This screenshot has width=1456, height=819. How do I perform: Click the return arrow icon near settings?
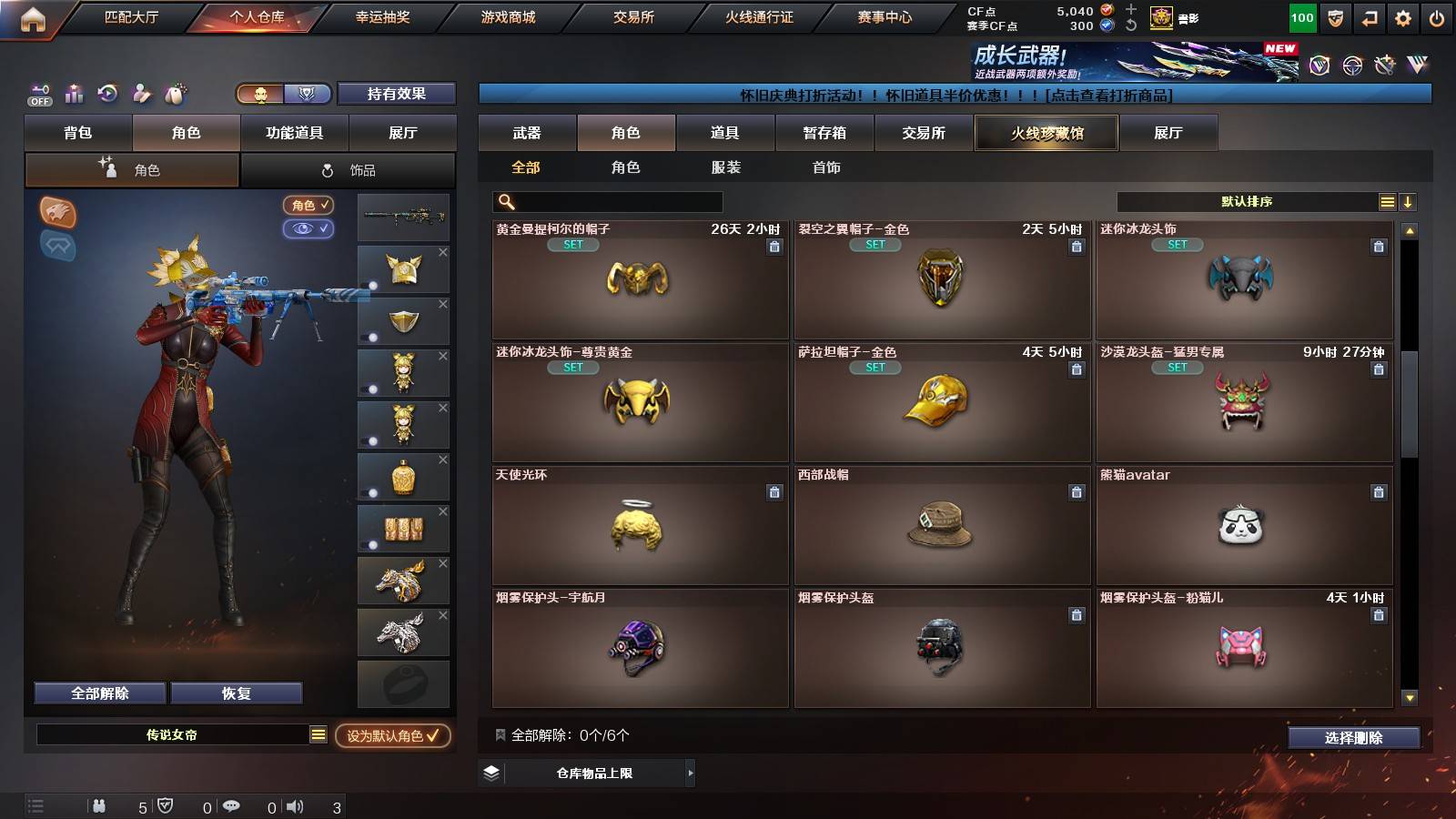click(1368, 15)
